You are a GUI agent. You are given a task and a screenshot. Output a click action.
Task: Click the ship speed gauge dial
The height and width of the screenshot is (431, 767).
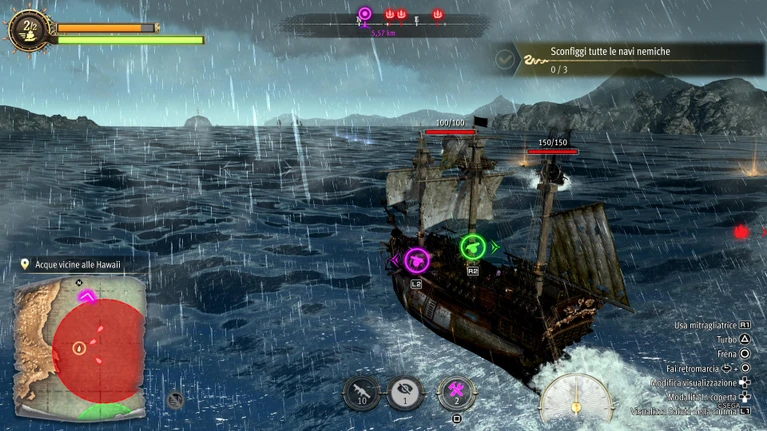(x=575, y=399)
